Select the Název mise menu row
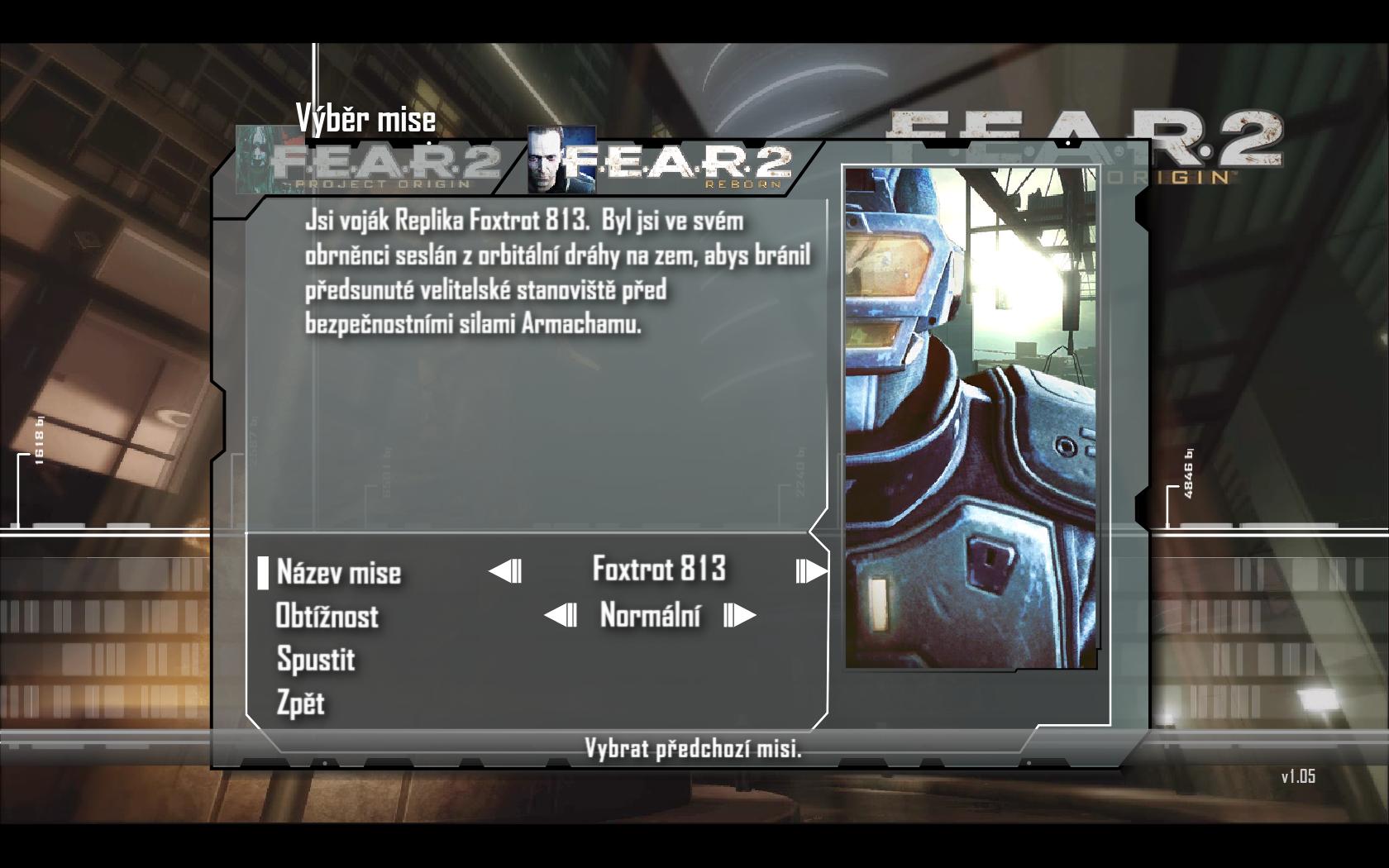1389x868 pixels. tap(339, 572)
